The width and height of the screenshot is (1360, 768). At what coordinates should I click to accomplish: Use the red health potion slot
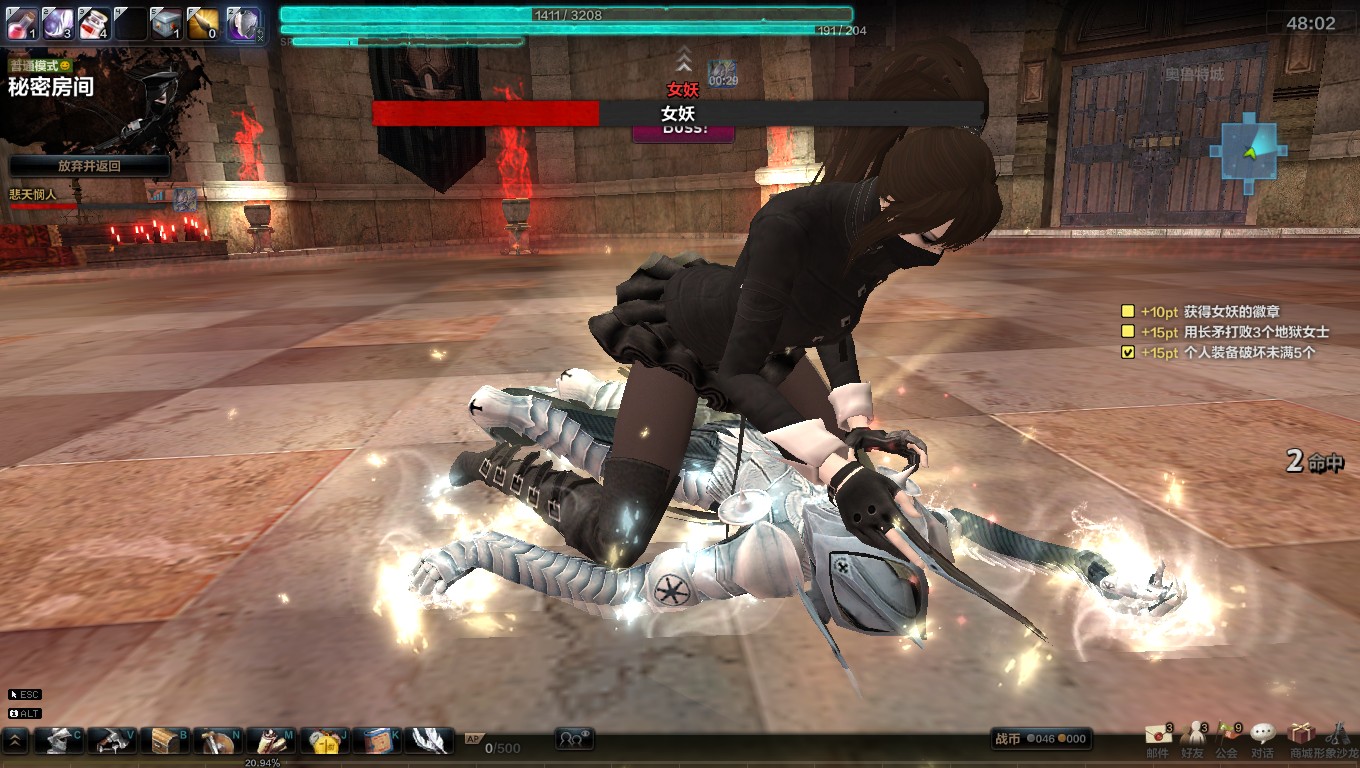tap(23, 22)
